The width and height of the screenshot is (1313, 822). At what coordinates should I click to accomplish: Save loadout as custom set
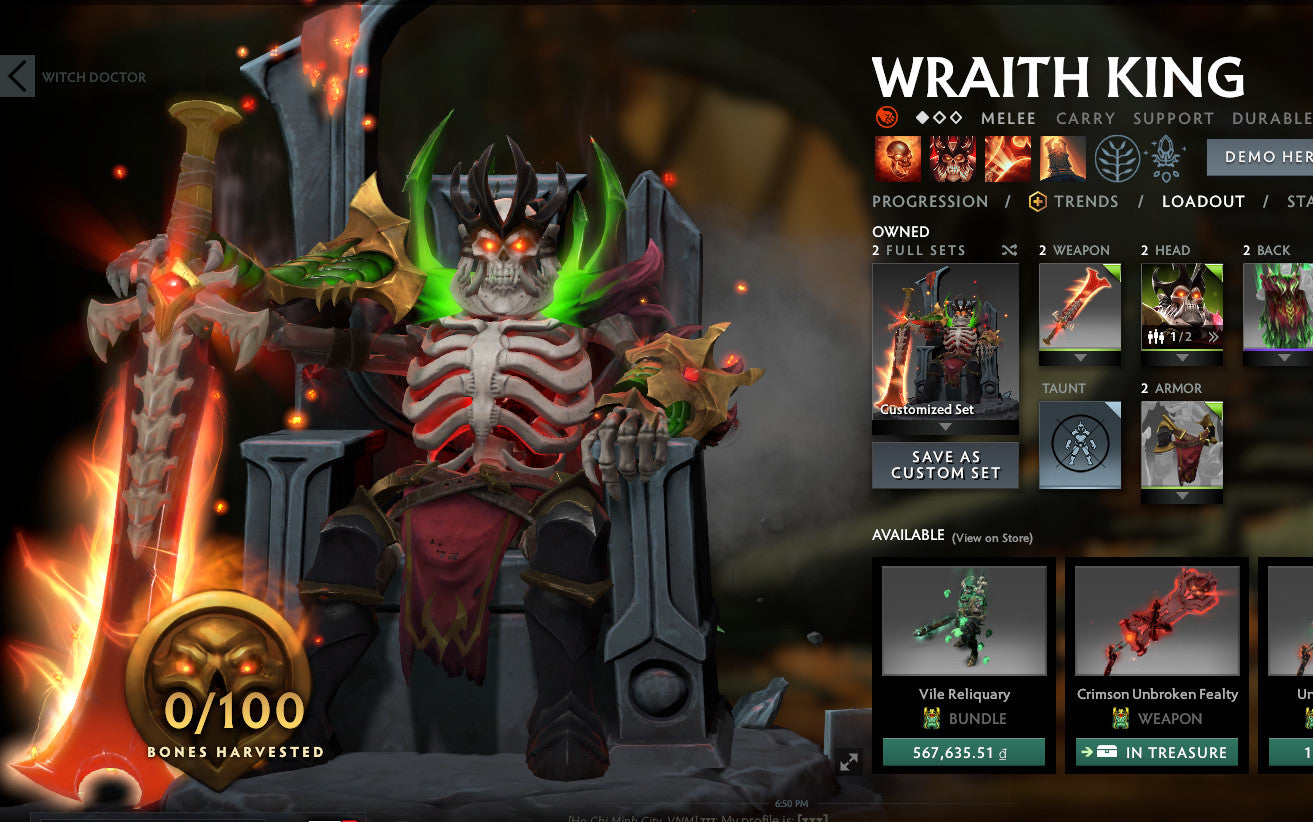coord(945,465)
